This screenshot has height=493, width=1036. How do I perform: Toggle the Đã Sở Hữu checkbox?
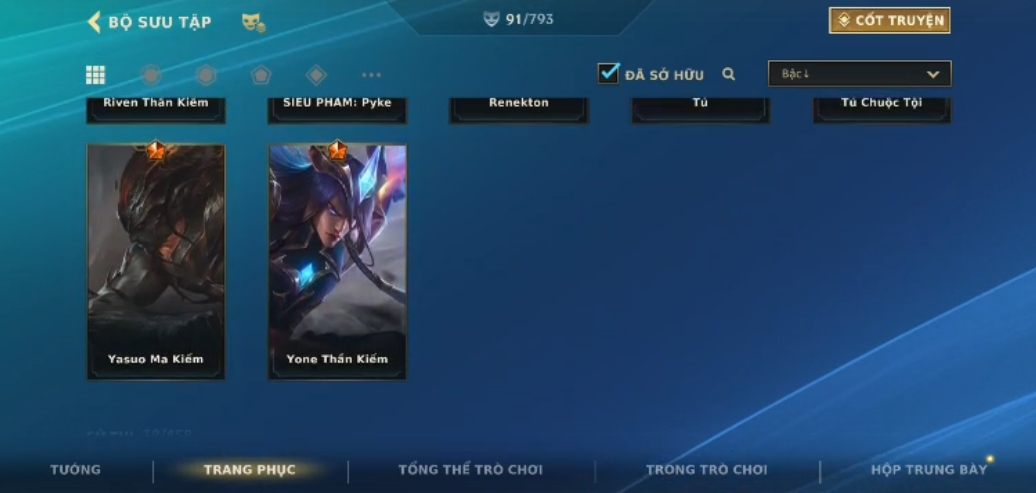[608, 73]
